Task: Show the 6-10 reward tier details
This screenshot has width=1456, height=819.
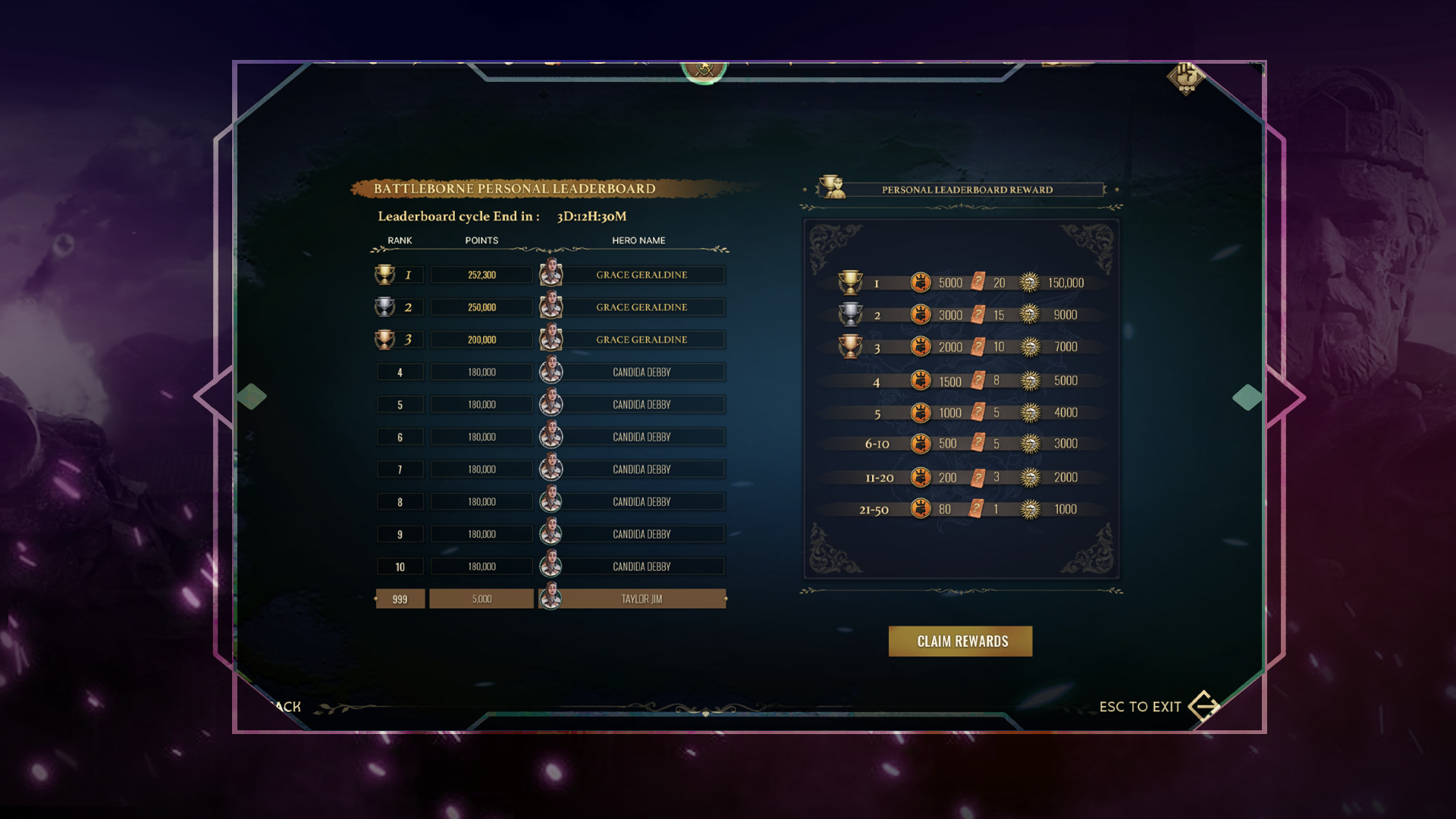Action: [962, 444]
